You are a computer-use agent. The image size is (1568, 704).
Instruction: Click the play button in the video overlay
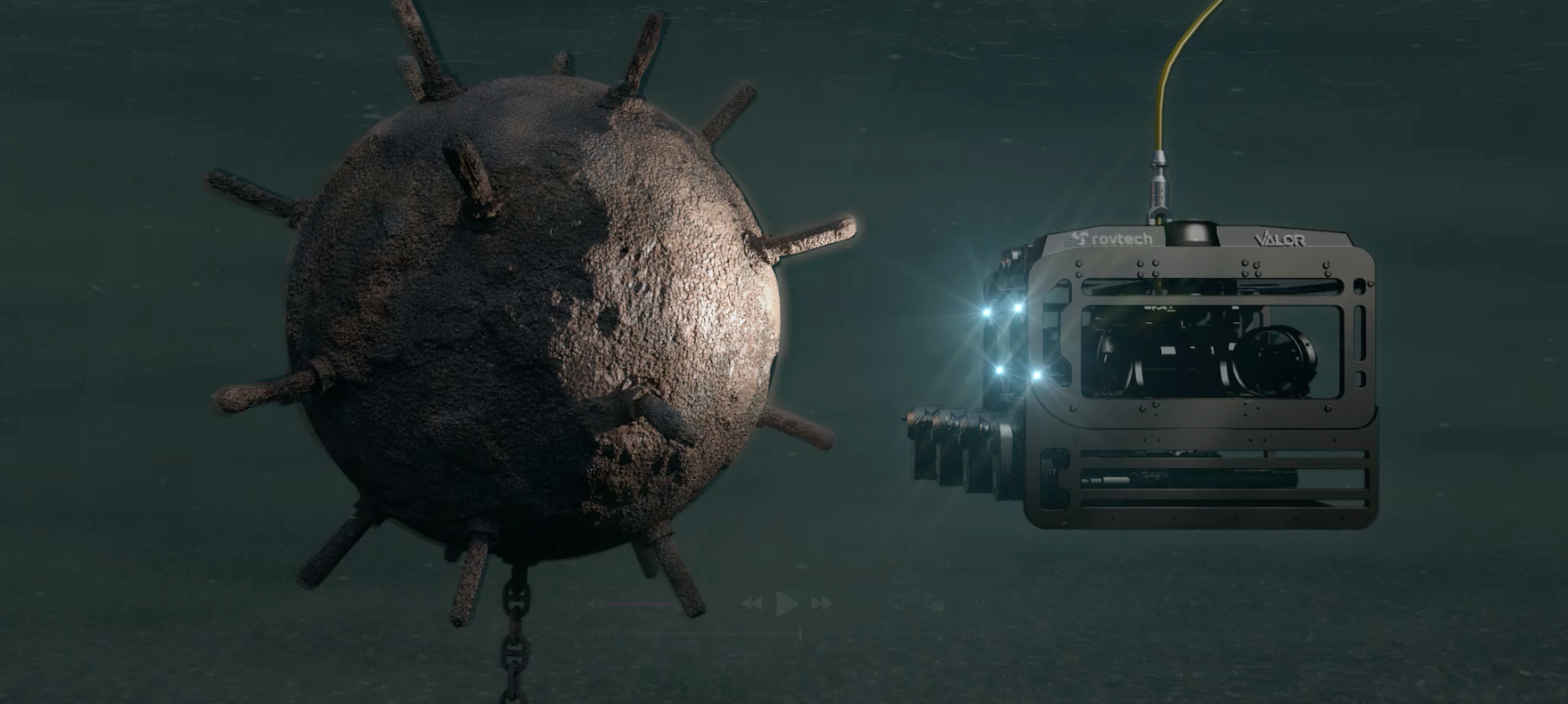pyautogui.click(x=787, y=603)
